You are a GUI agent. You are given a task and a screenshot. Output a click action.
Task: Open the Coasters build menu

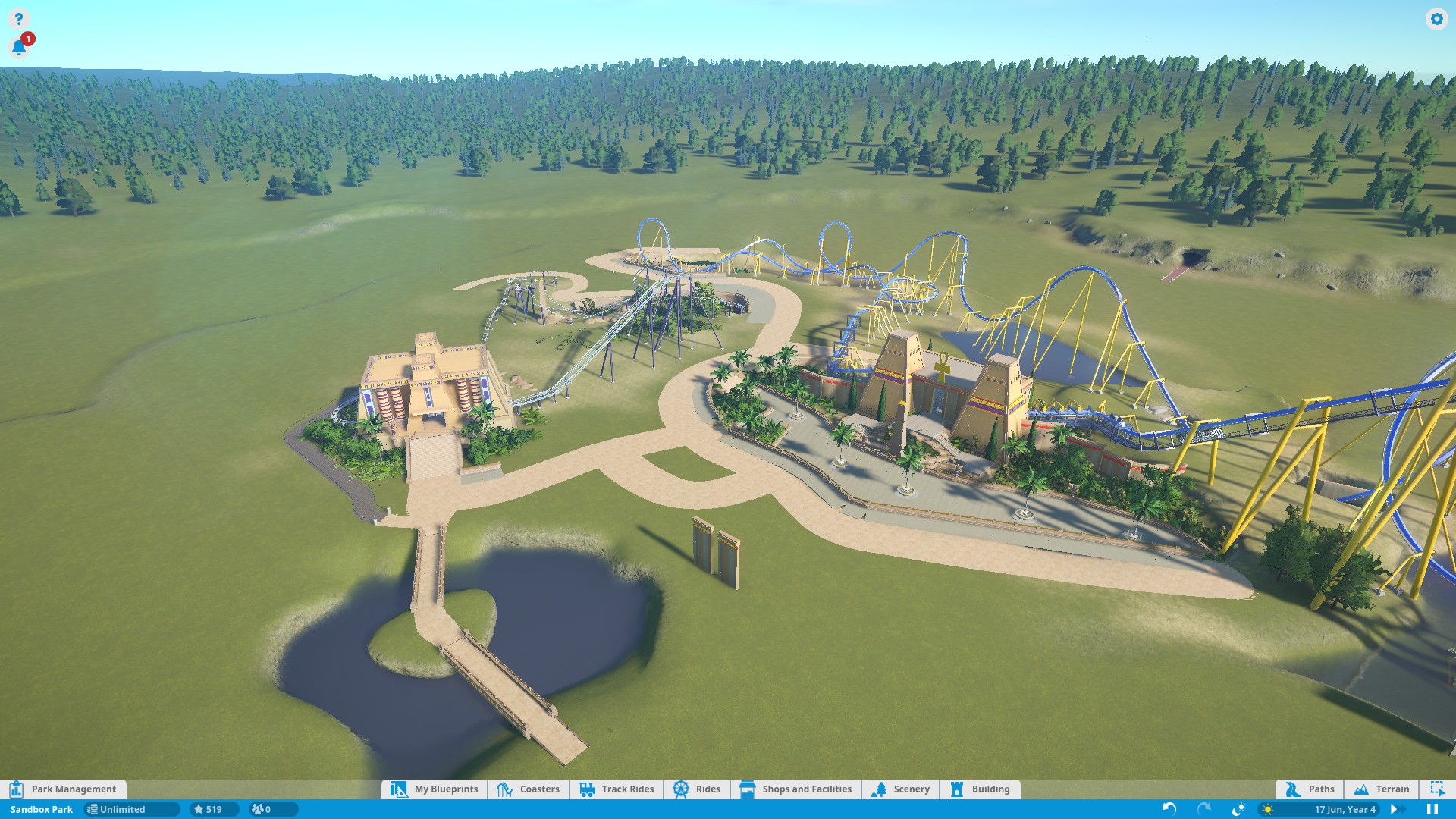coord(529,789)
